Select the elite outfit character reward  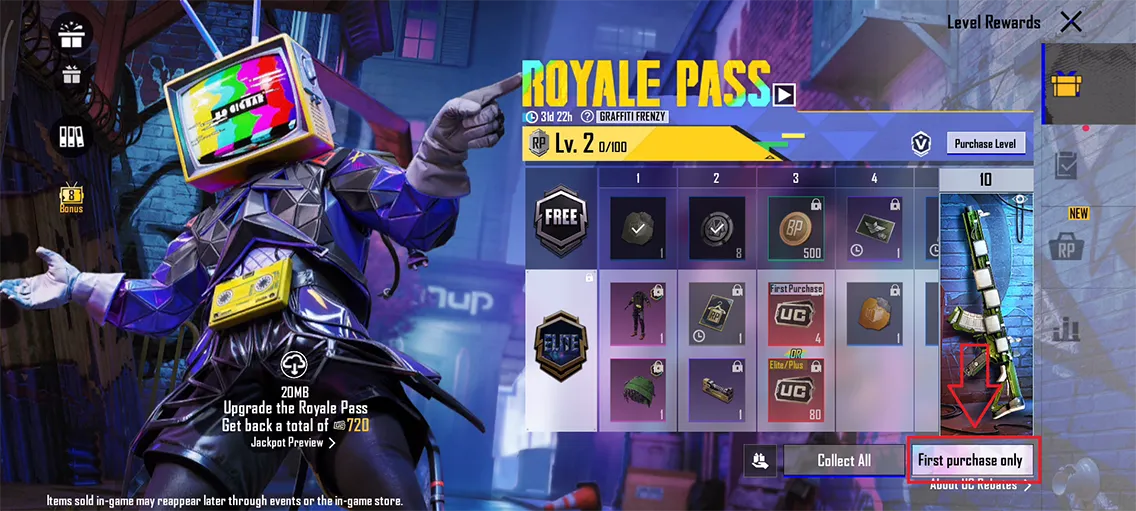[637, 313]
